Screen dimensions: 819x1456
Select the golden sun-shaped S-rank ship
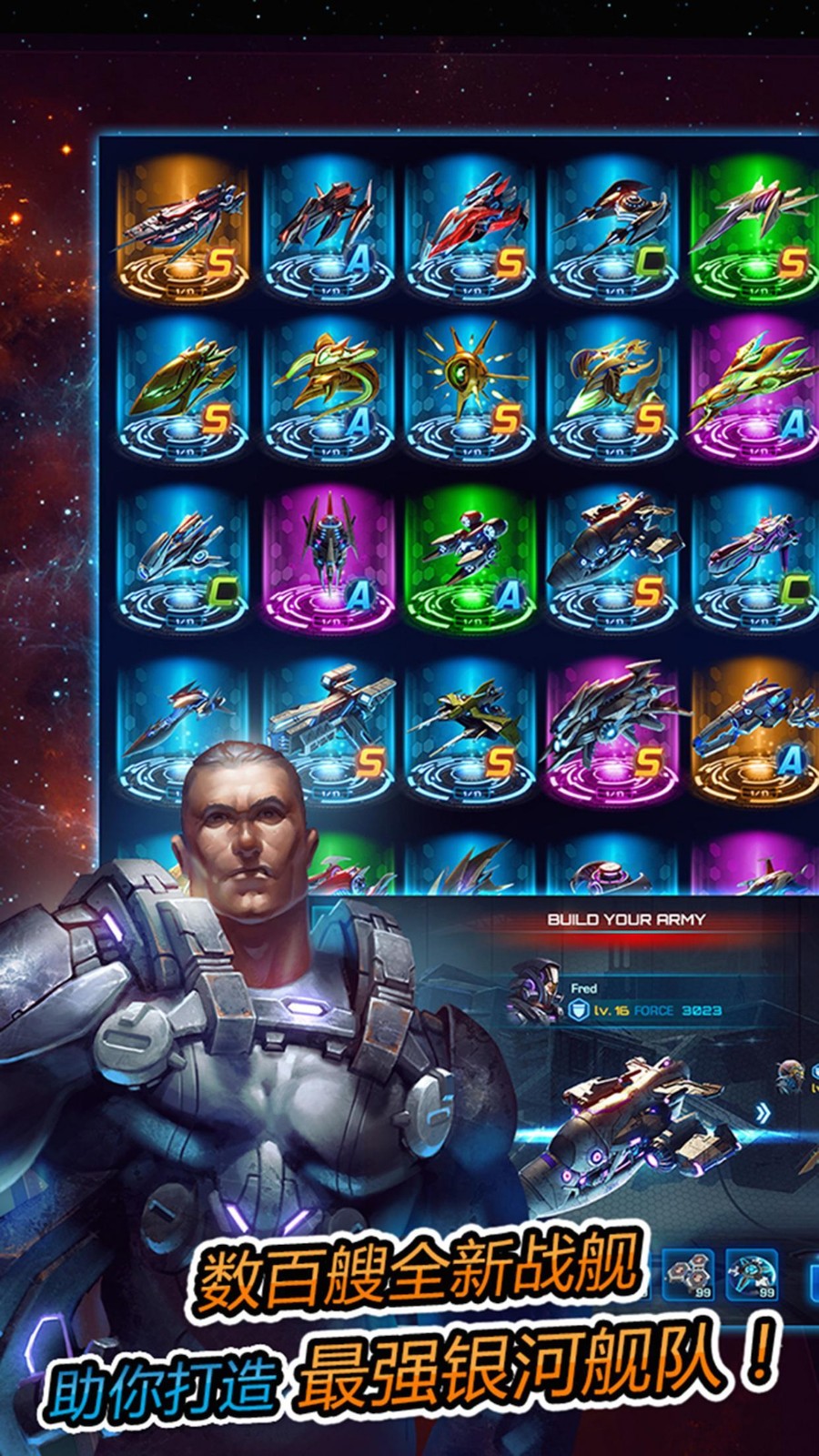(x=469, y=389)
